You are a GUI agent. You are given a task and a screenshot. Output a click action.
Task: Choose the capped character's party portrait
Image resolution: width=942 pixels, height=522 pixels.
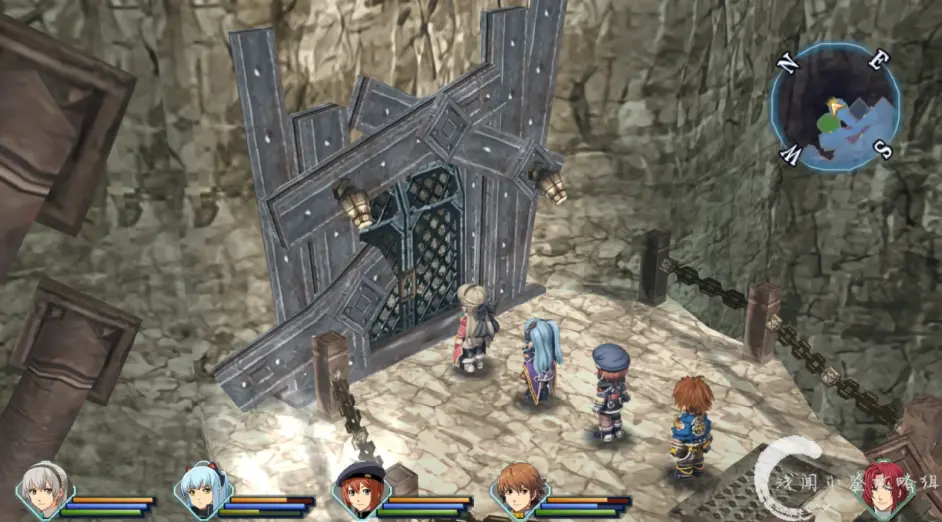pos(356,490)
